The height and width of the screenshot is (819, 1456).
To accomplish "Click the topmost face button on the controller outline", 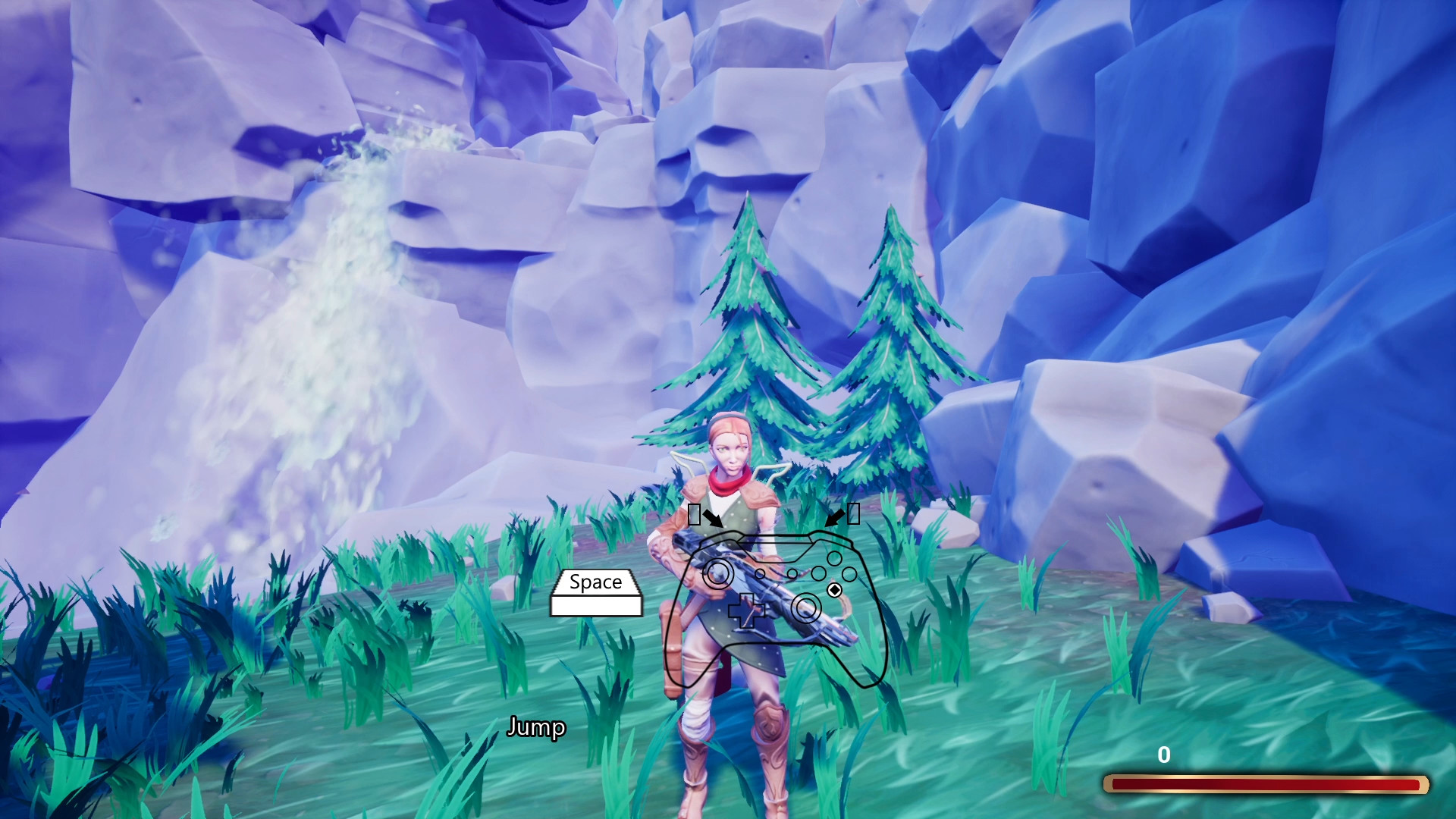I will (x=834, y=559).
